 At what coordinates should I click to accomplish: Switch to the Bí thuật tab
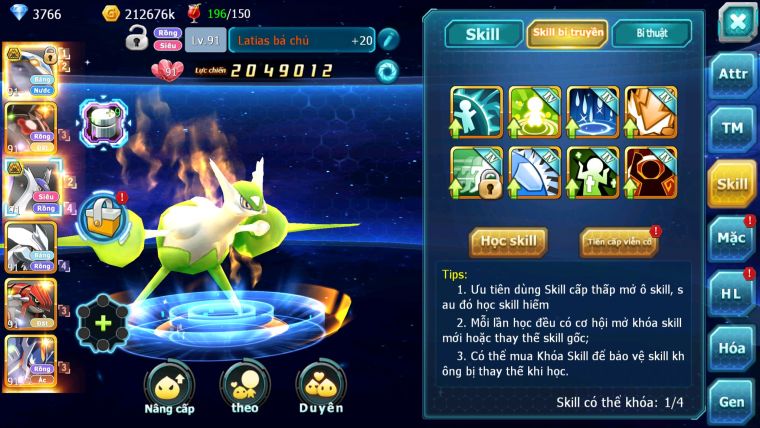(x=652, y=34)
